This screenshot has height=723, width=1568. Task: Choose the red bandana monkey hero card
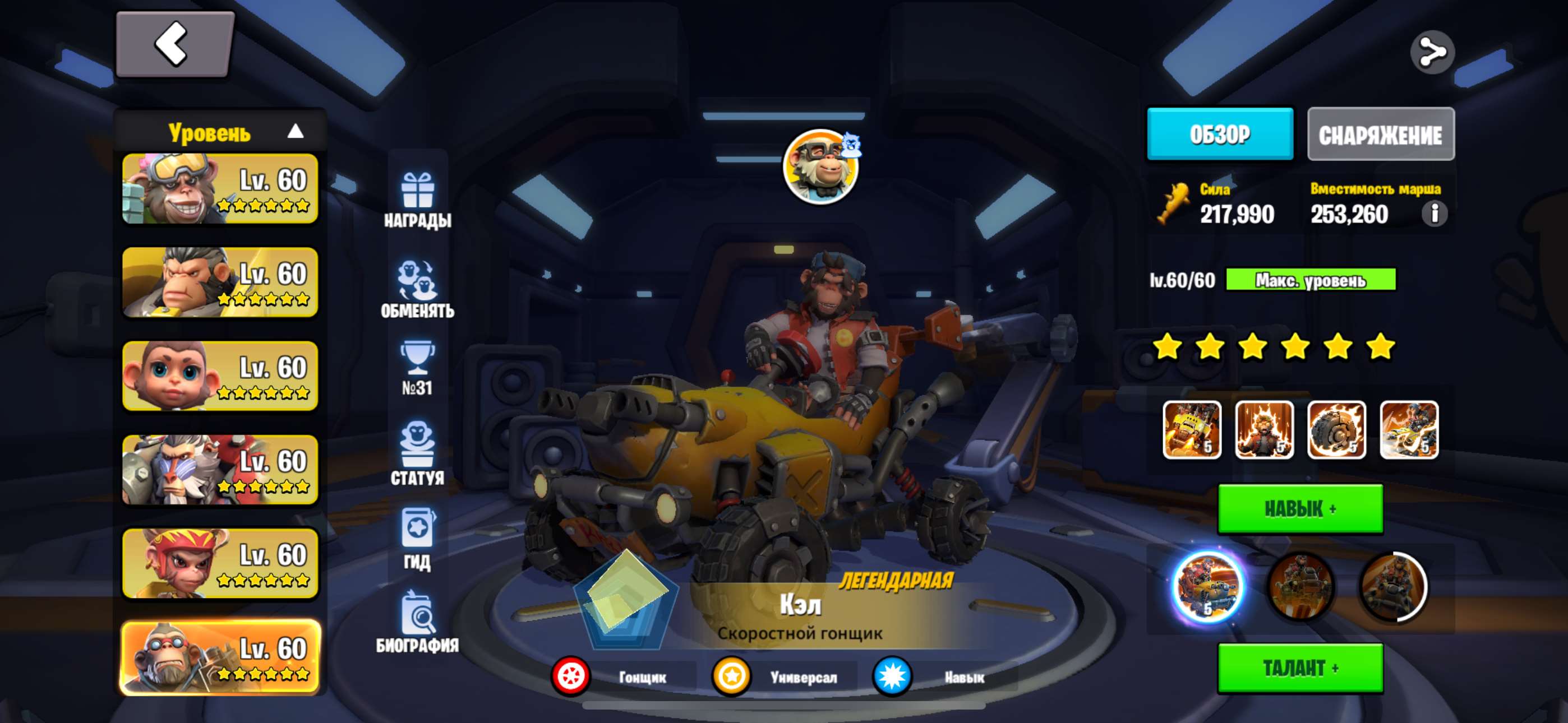[220, 563]
